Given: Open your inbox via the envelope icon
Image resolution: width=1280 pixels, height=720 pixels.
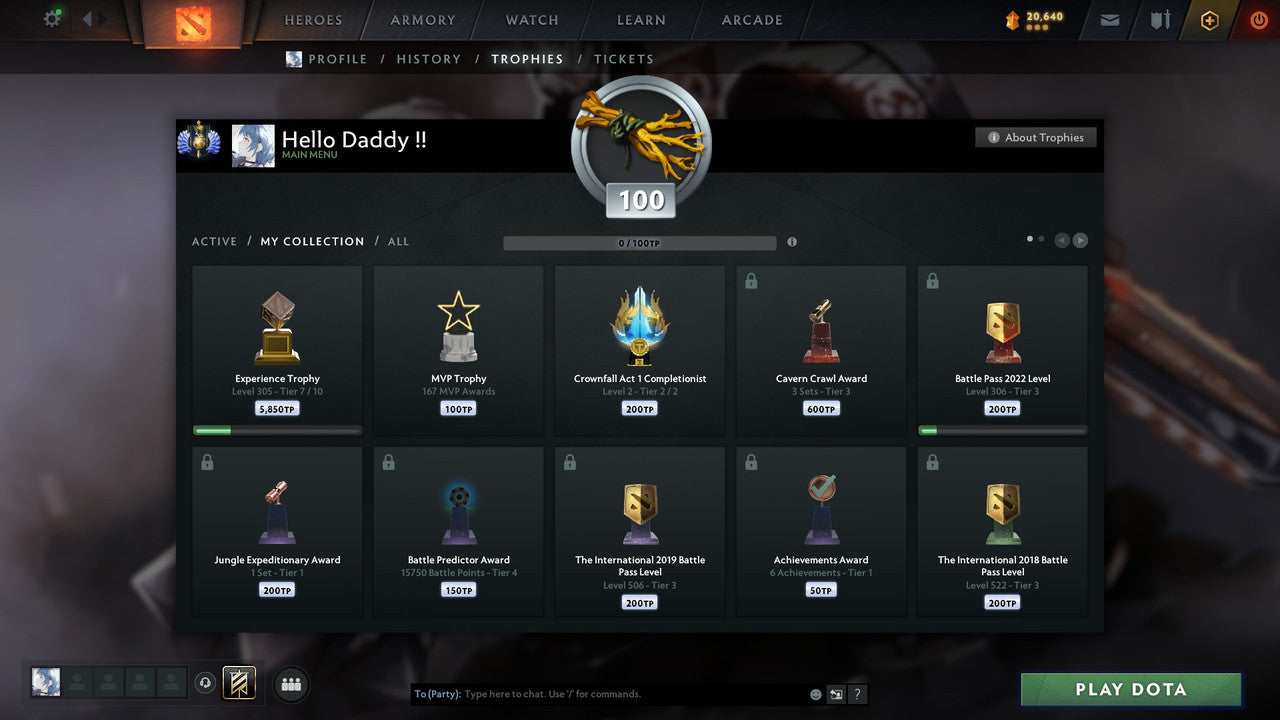Looking at the screenshot, I should point(1108,19).
